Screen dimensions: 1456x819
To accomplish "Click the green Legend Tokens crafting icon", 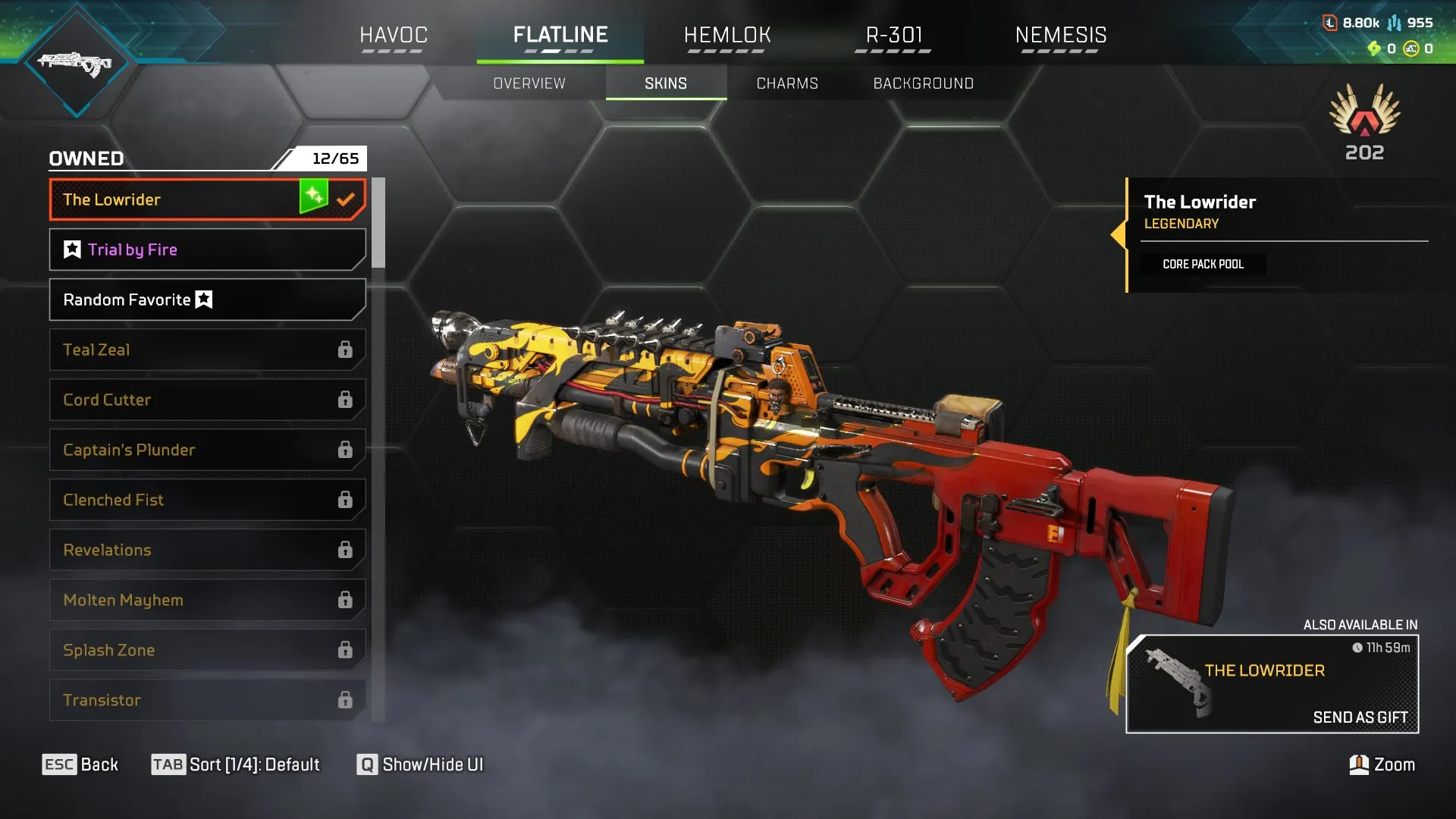I will point(1375,49).
